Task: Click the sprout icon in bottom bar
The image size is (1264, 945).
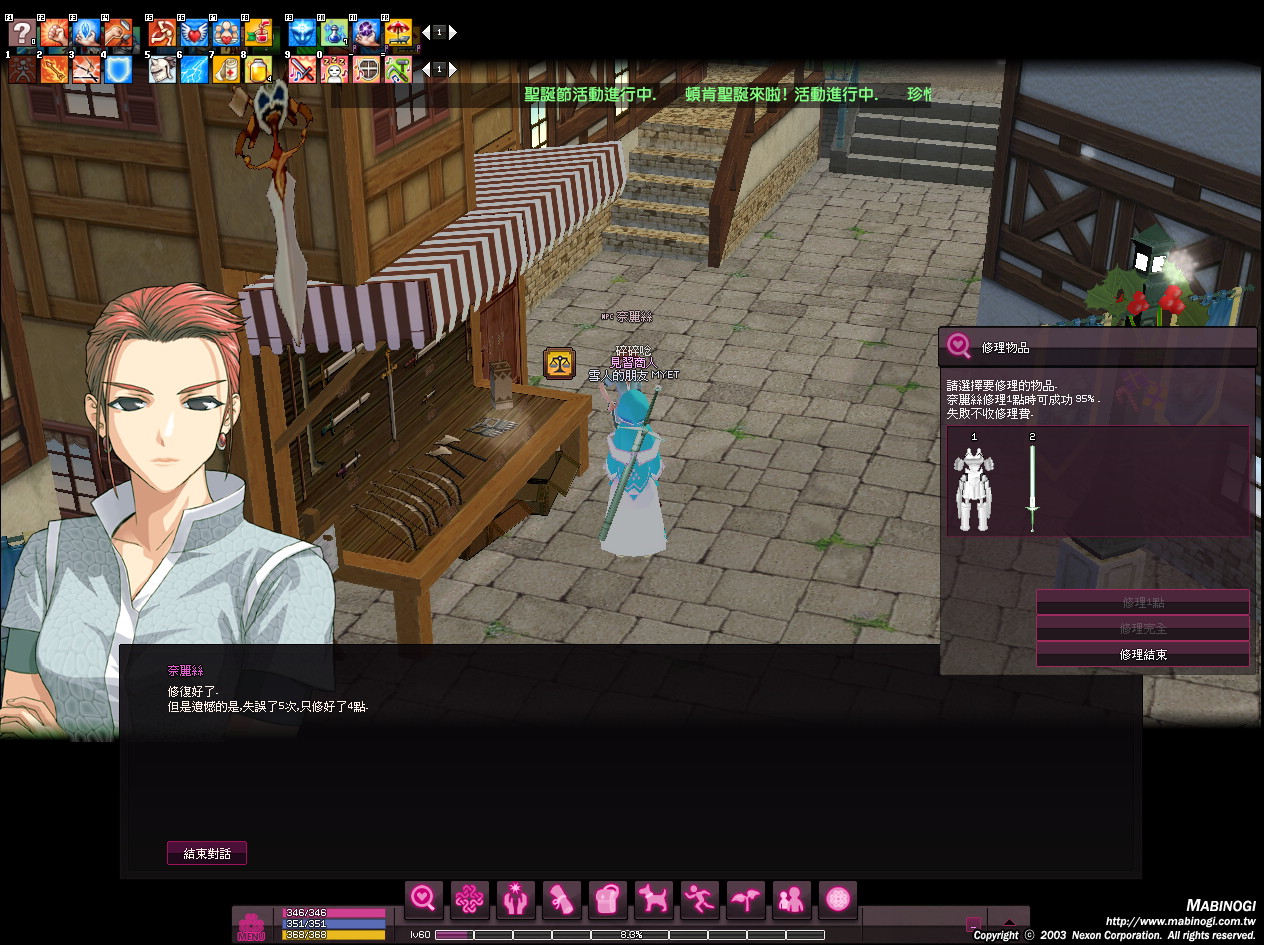Action: coord(745,899)
